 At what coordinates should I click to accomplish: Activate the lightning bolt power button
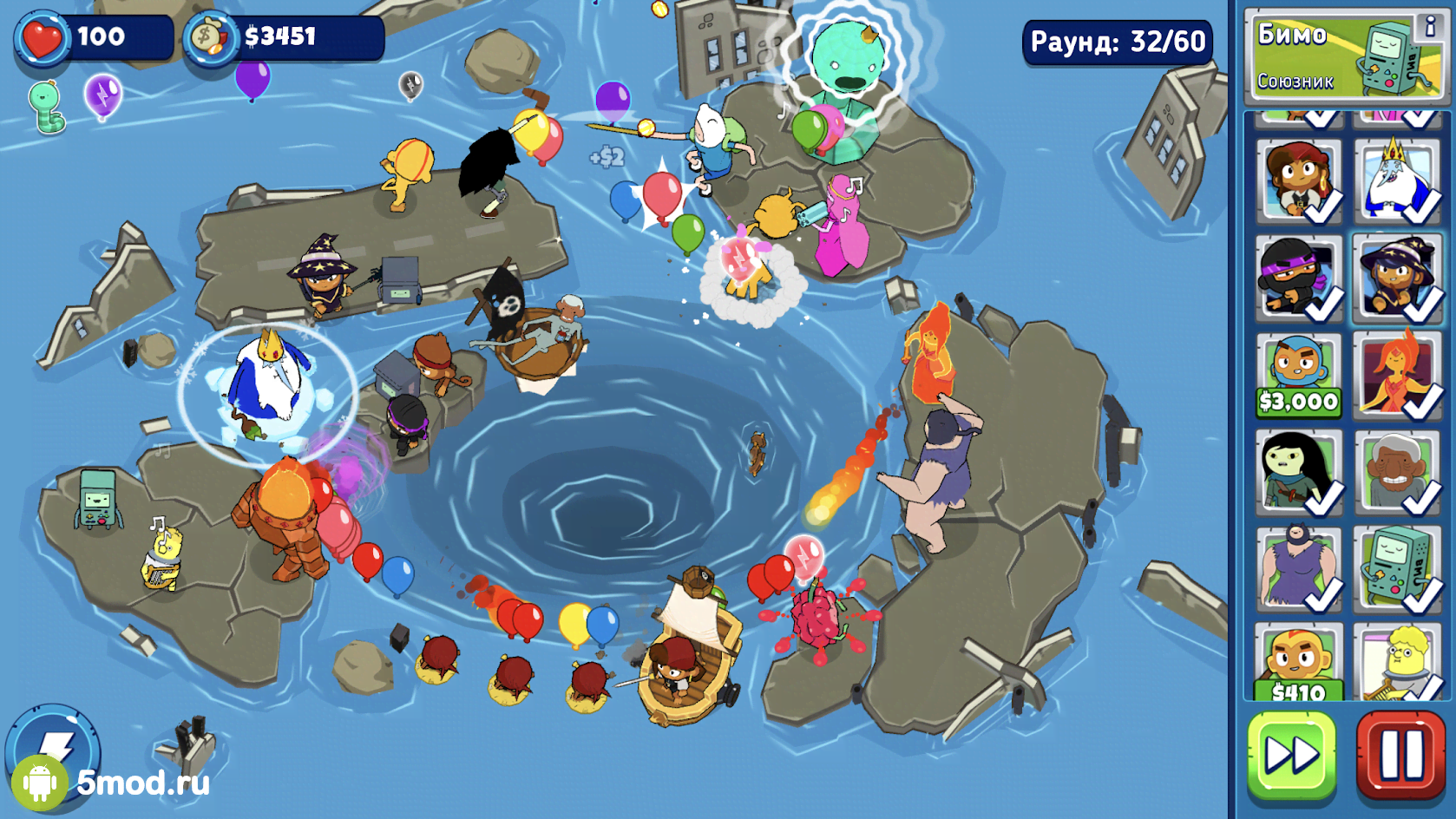tap(54, 744)
